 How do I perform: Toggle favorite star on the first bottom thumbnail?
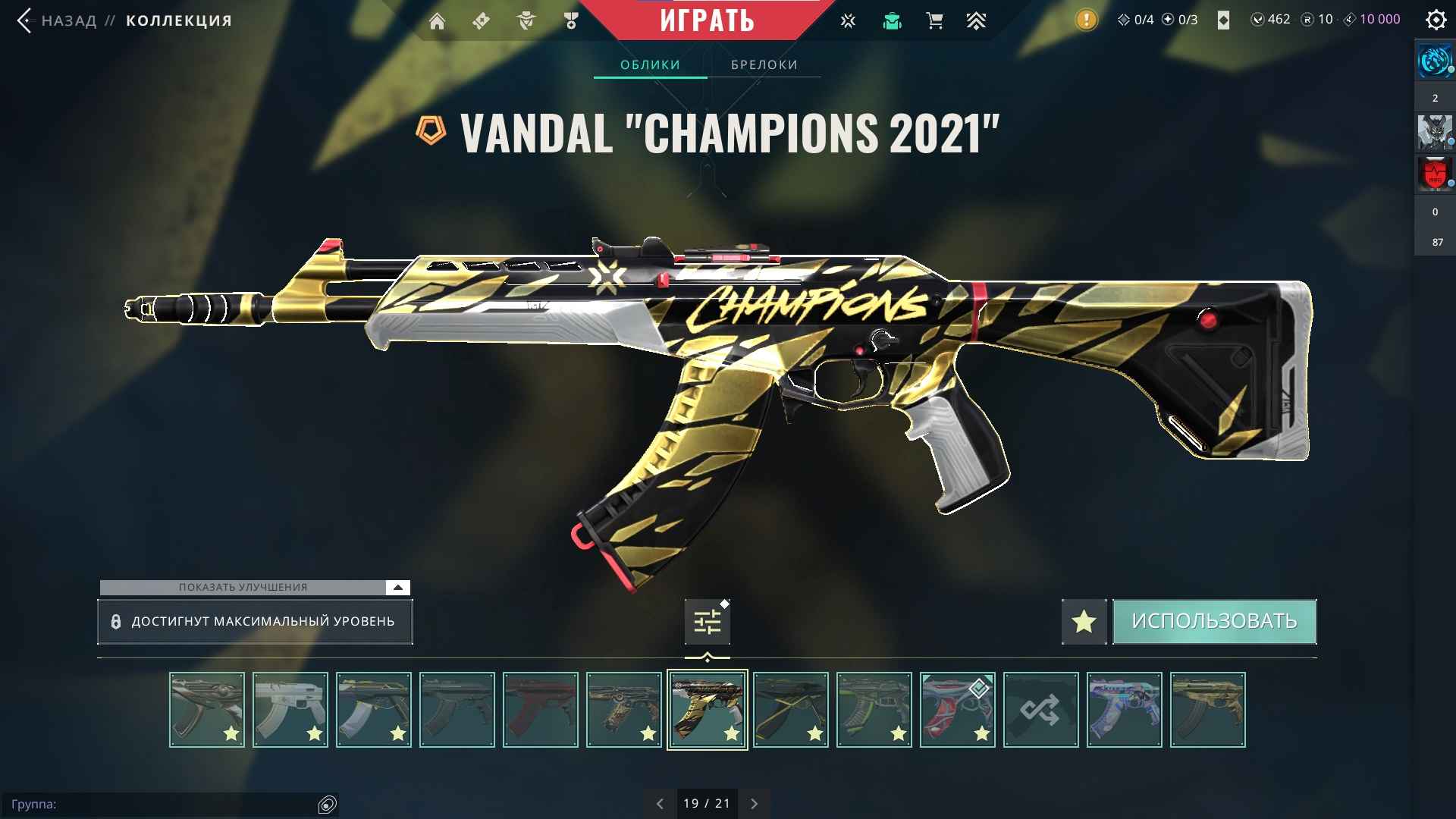[x=233, y=733]
